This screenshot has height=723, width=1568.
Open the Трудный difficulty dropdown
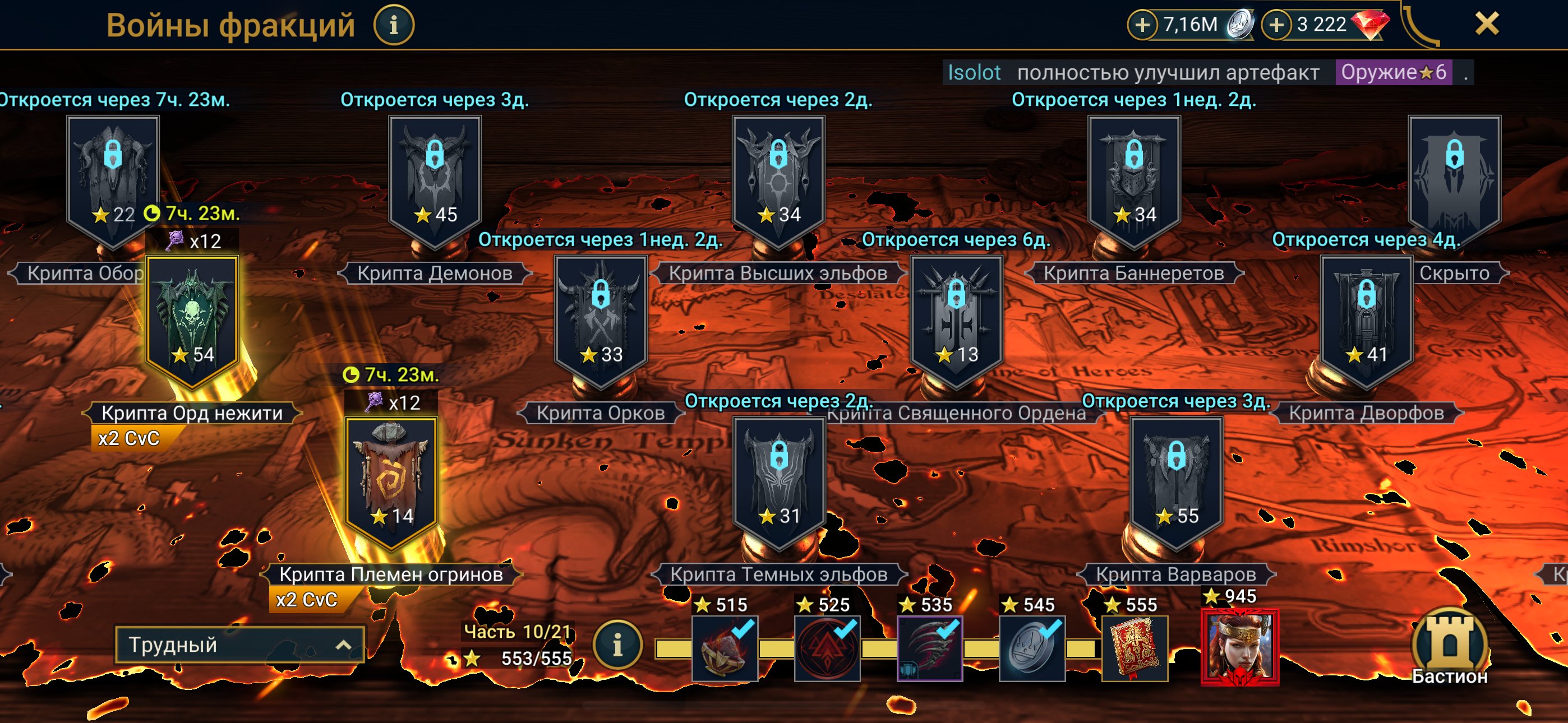coord(240,645)
